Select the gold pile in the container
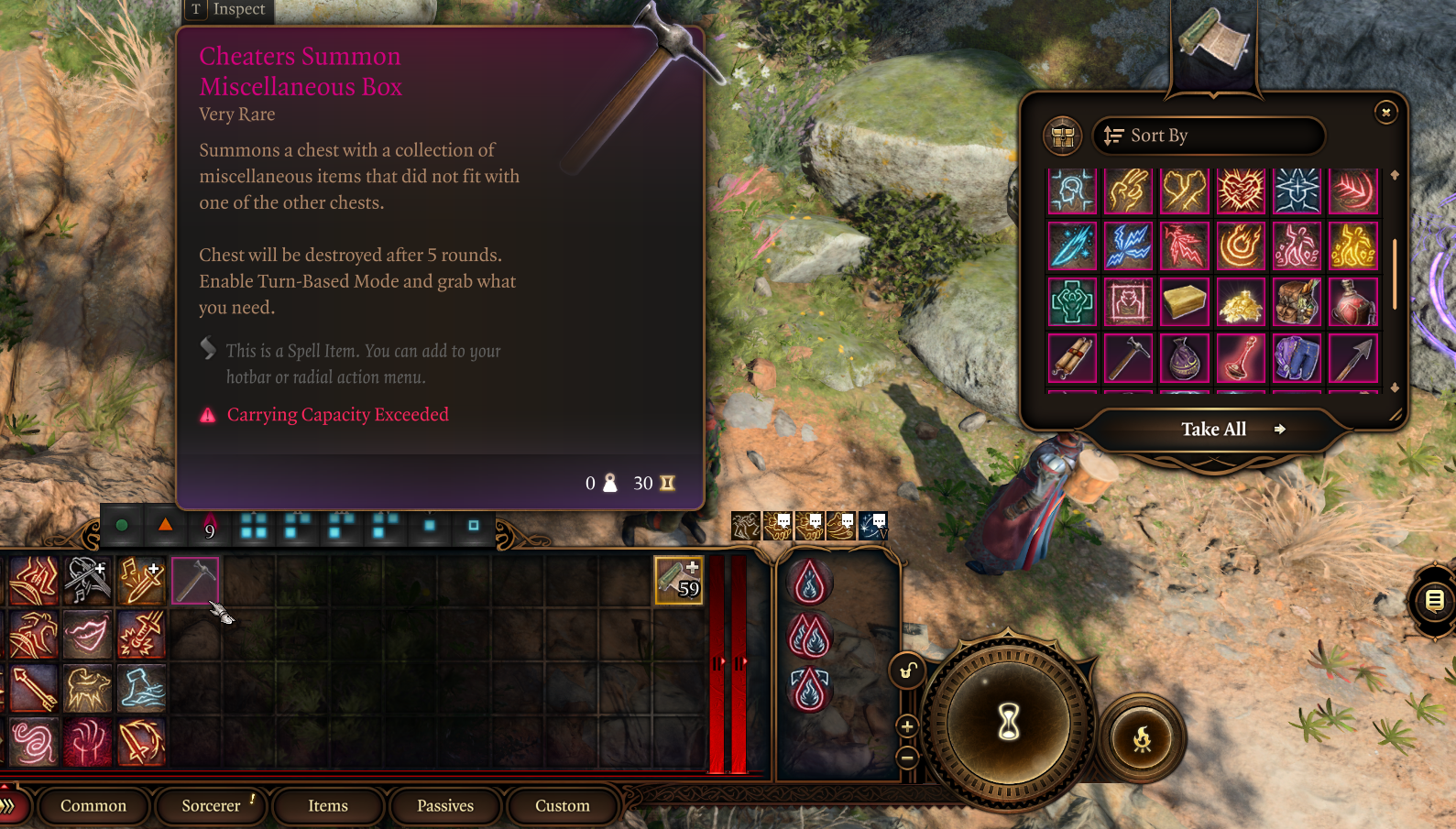The width and height of the screenshot is (1456, 829). [x=1241, y=303]
